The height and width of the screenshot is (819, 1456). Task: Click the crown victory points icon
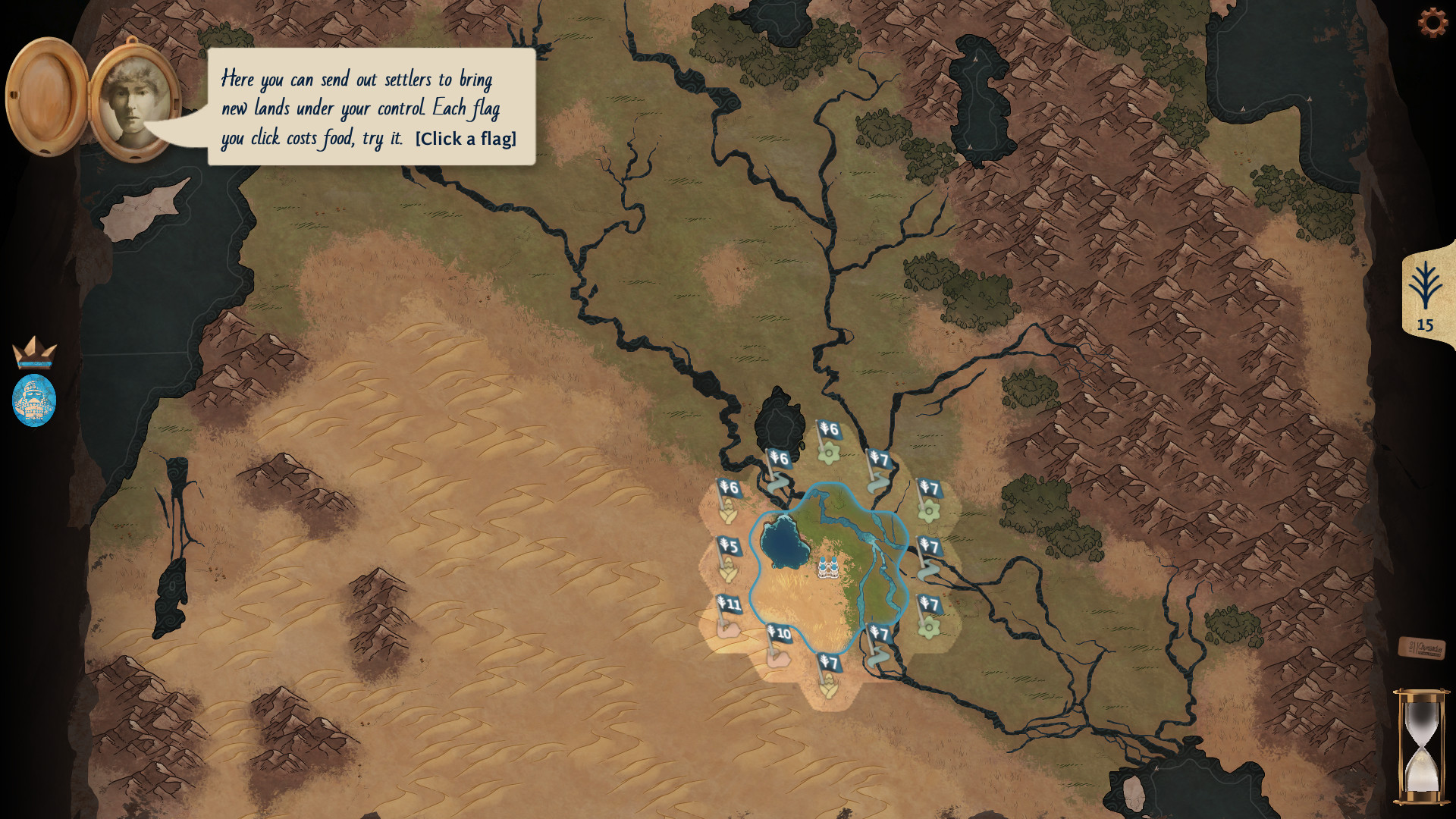pos(35,353)
